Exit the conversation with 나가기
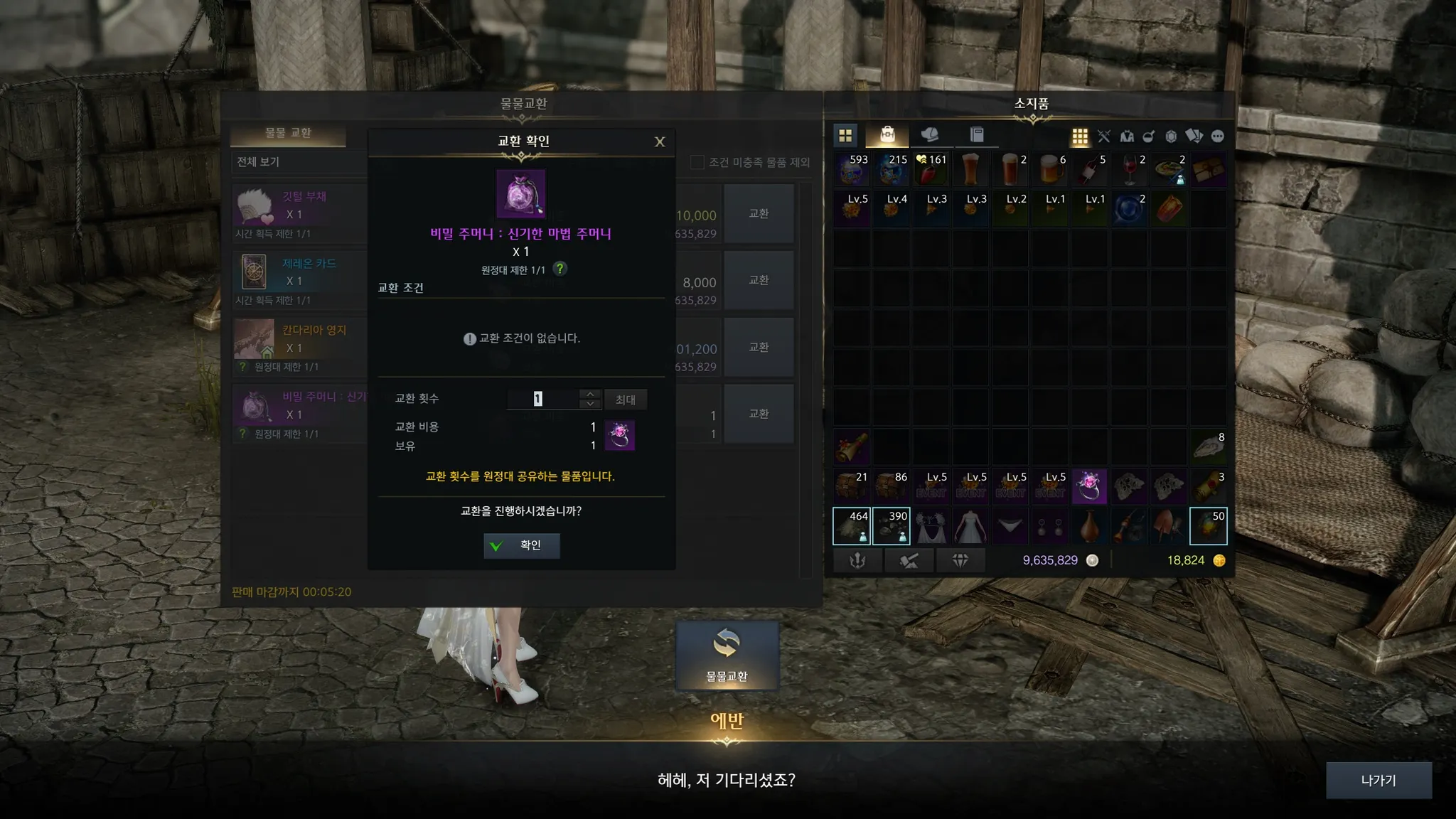Image resolution: width=1456 pixels, height=819 pixels. (x=1378, y=780)
